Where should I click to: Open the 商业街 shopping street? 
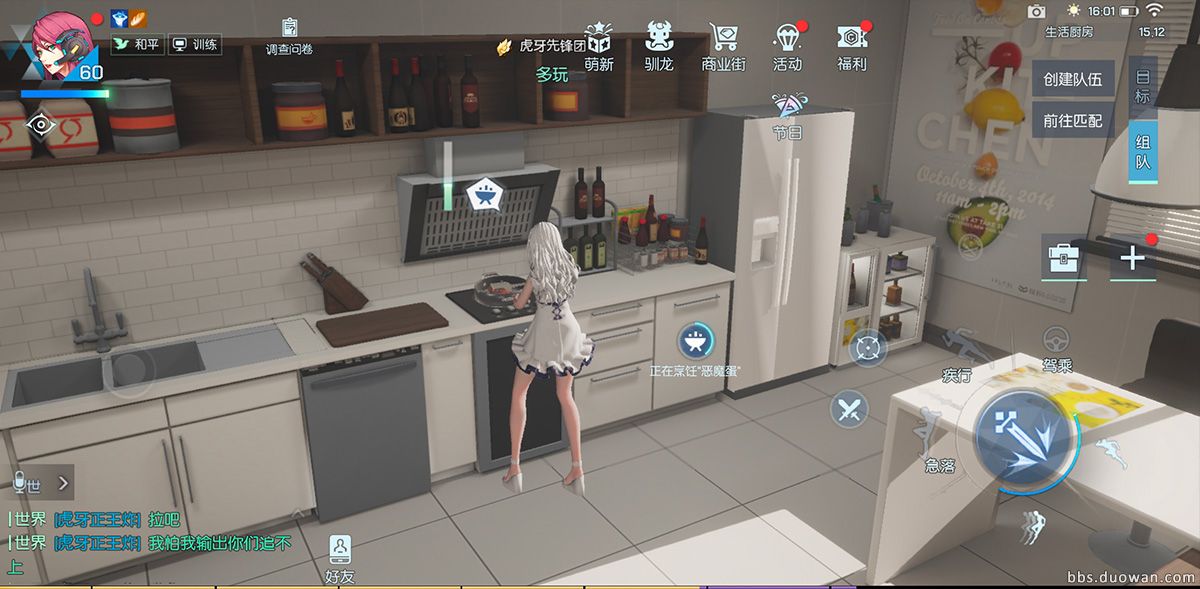pos(723,45)
